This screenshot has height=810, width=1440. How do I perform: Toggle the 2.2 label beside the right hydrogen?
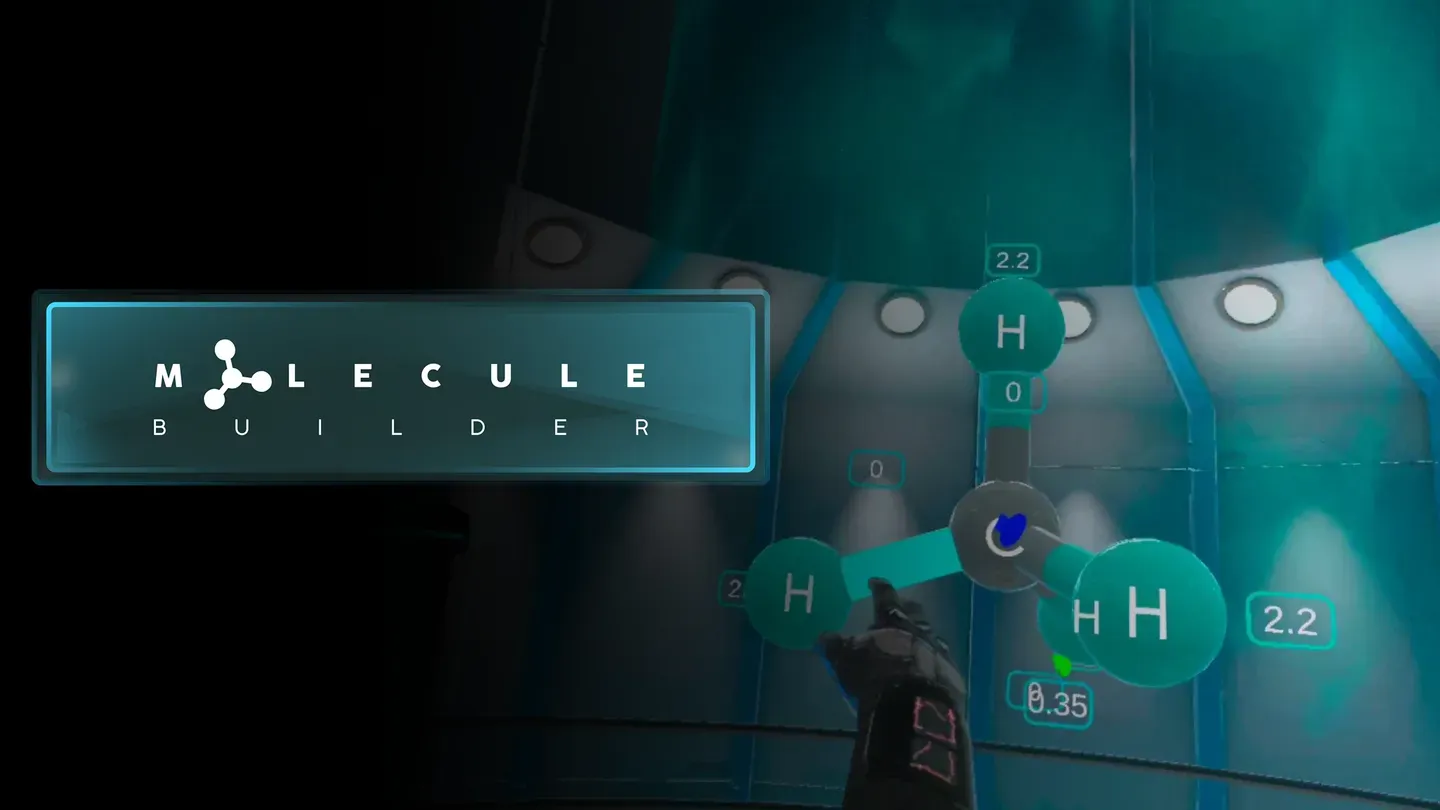coord(1290,622)
